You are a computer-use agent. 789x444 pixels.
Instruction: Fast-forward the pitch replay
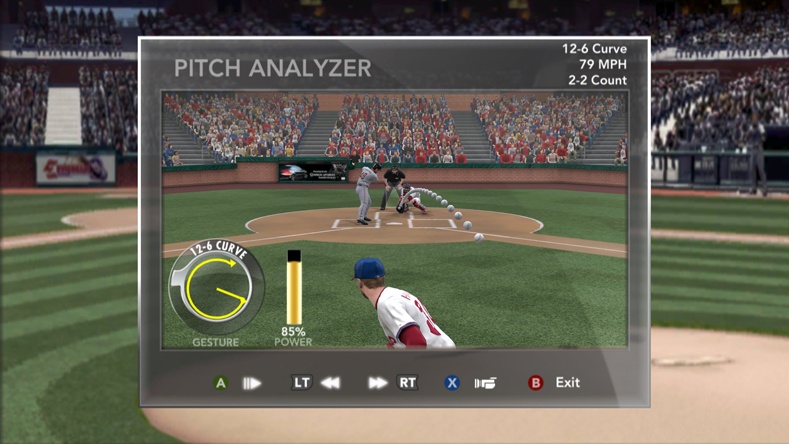(377, 383)
